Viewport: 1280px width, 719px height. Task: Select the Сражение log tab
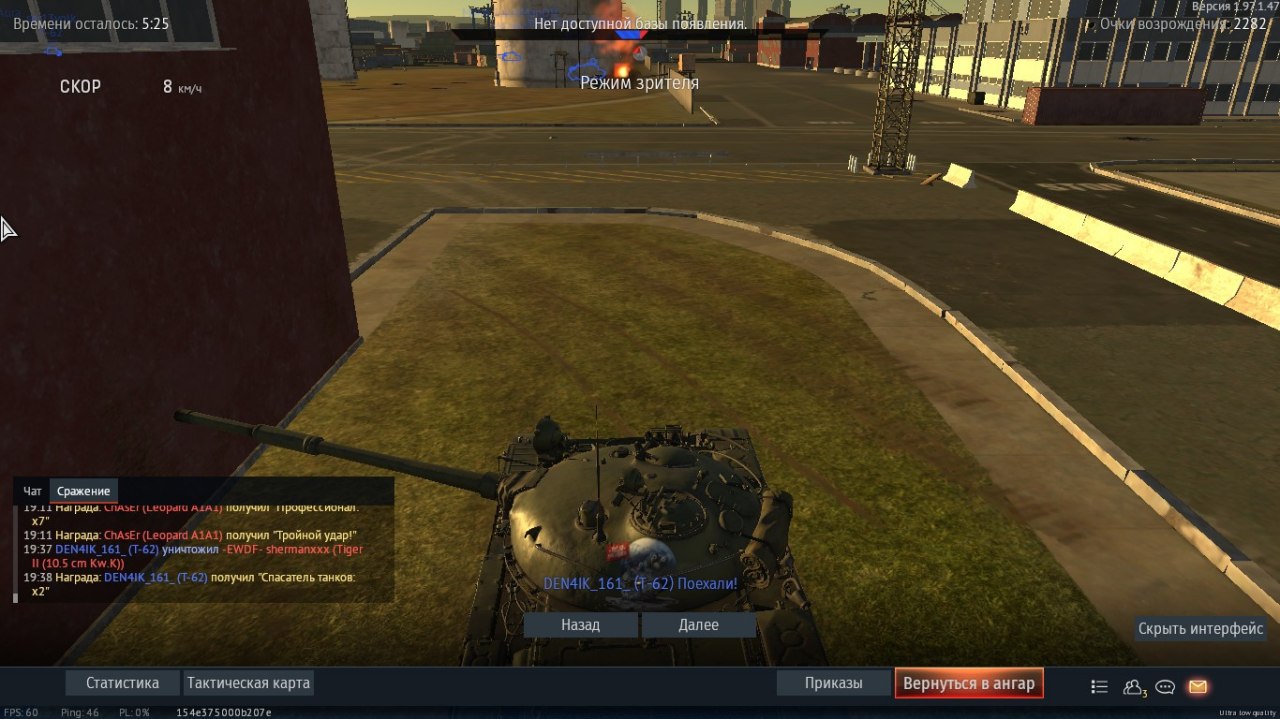click(x=83, y=491)
